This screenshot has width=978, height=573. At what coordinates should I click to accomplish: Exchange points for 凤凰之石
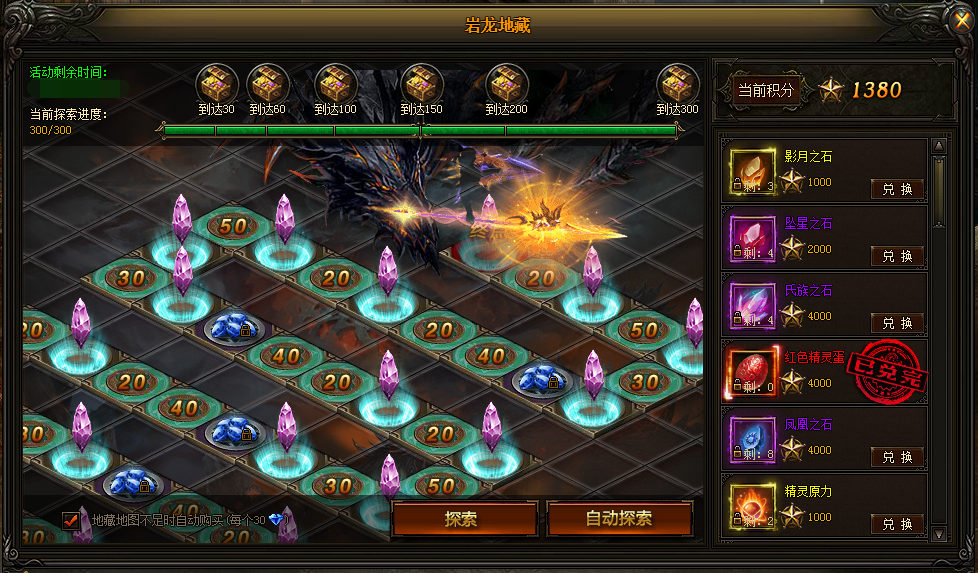click(x=897, y=457)
